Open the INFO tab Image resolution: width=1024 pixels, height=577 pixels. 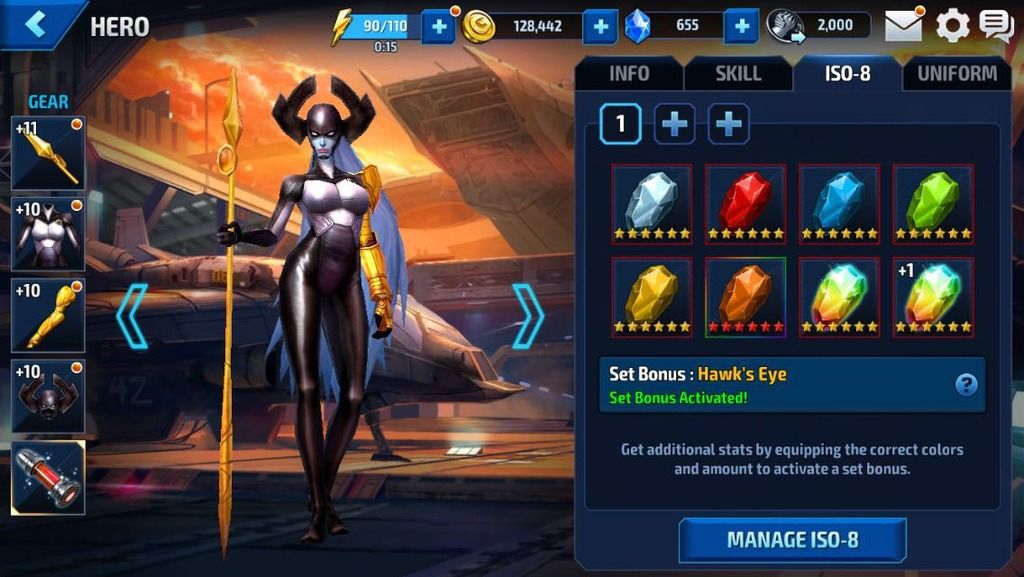(x=628, y=73)
